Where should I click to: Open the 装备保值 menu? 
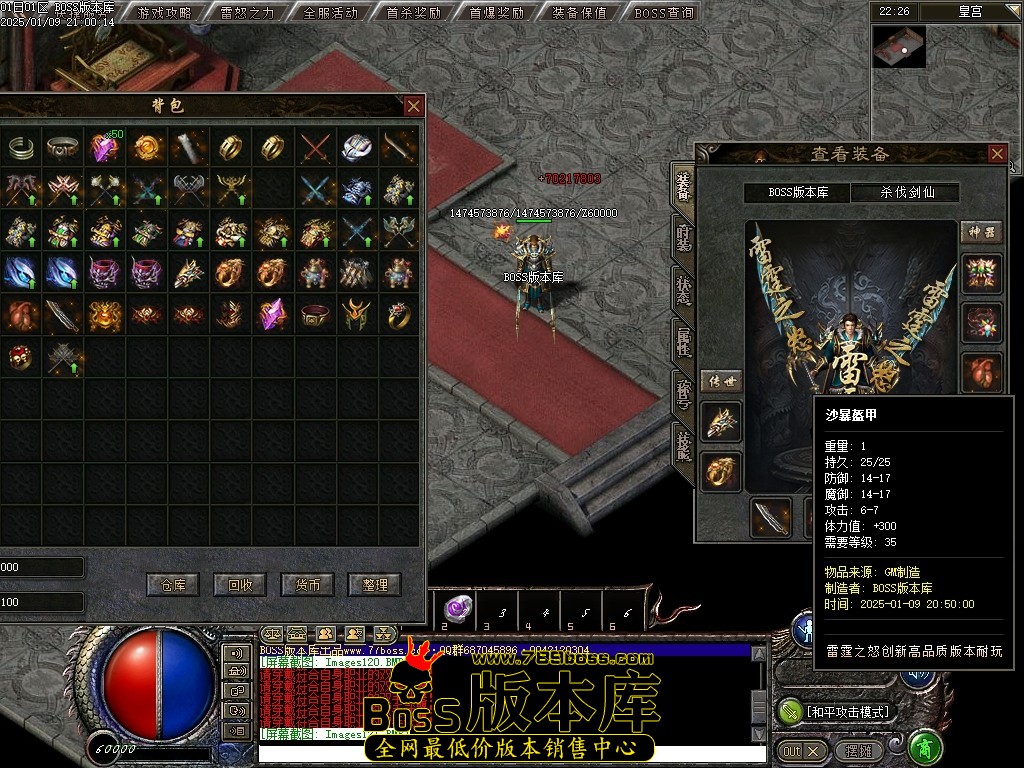(579, 13)
